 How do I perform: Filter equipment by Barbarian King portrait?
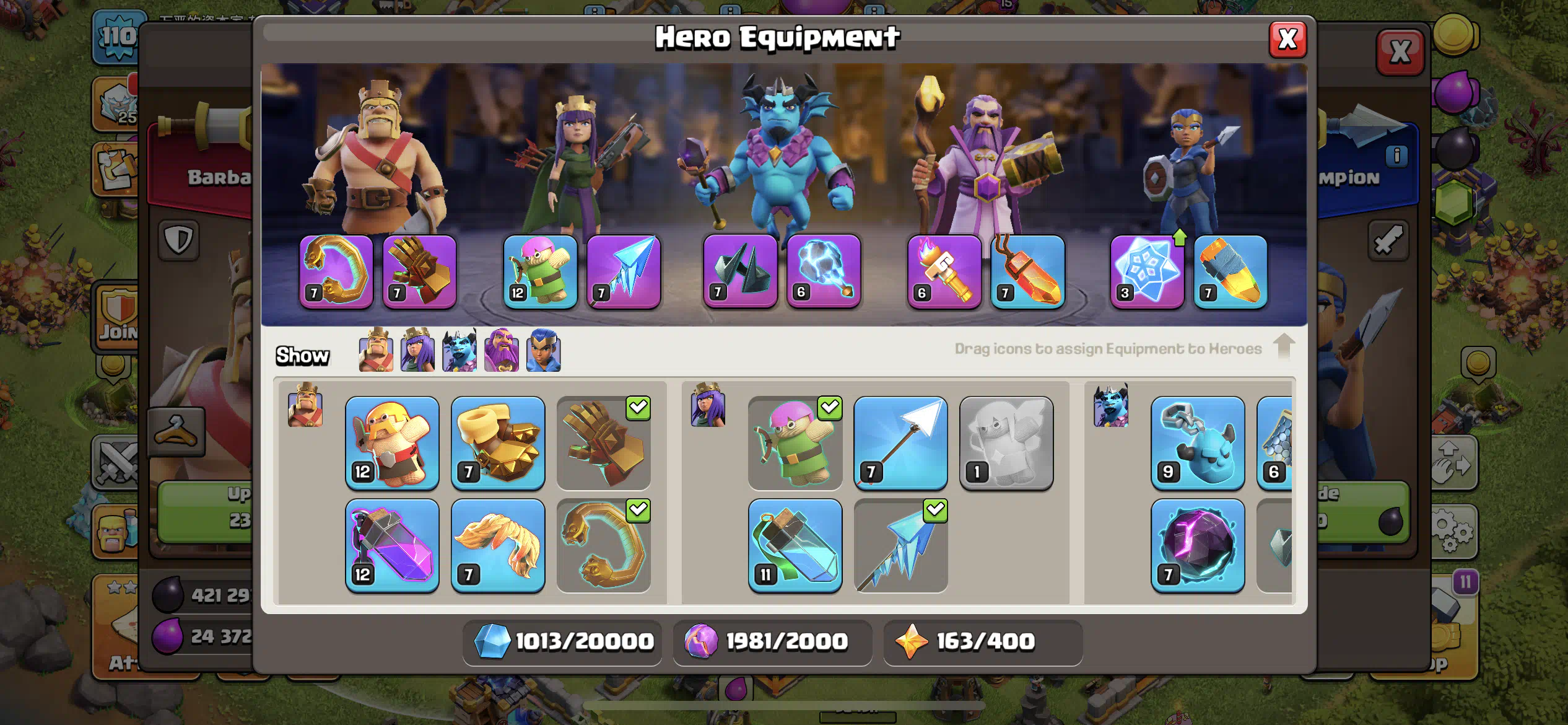coord(376,351)
